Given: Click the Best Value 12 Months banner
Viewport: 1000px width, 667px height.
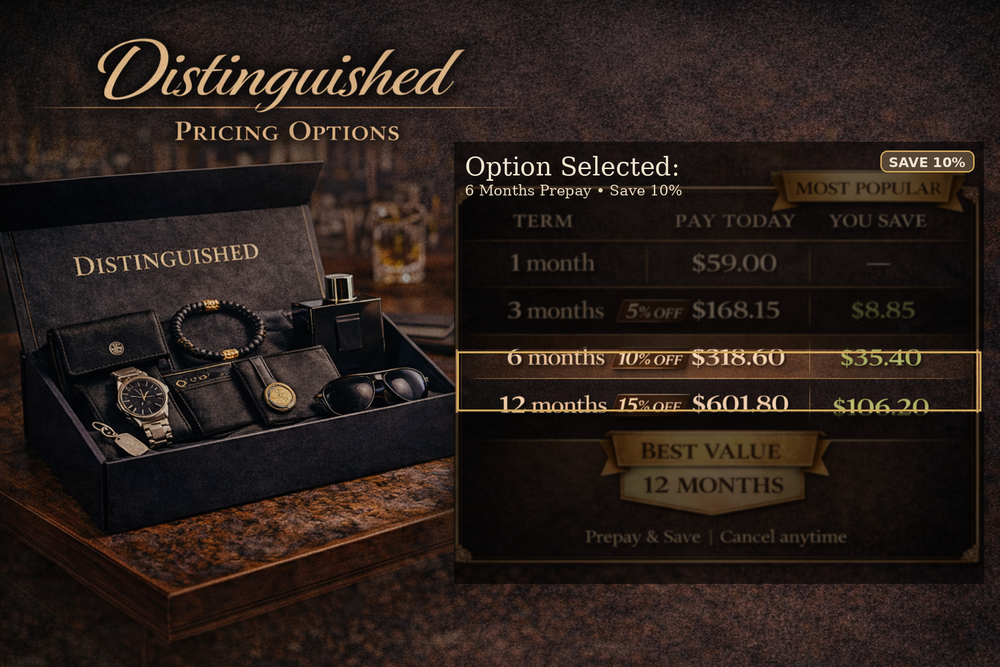Looking at the screenshot, I should coord(712,470).
